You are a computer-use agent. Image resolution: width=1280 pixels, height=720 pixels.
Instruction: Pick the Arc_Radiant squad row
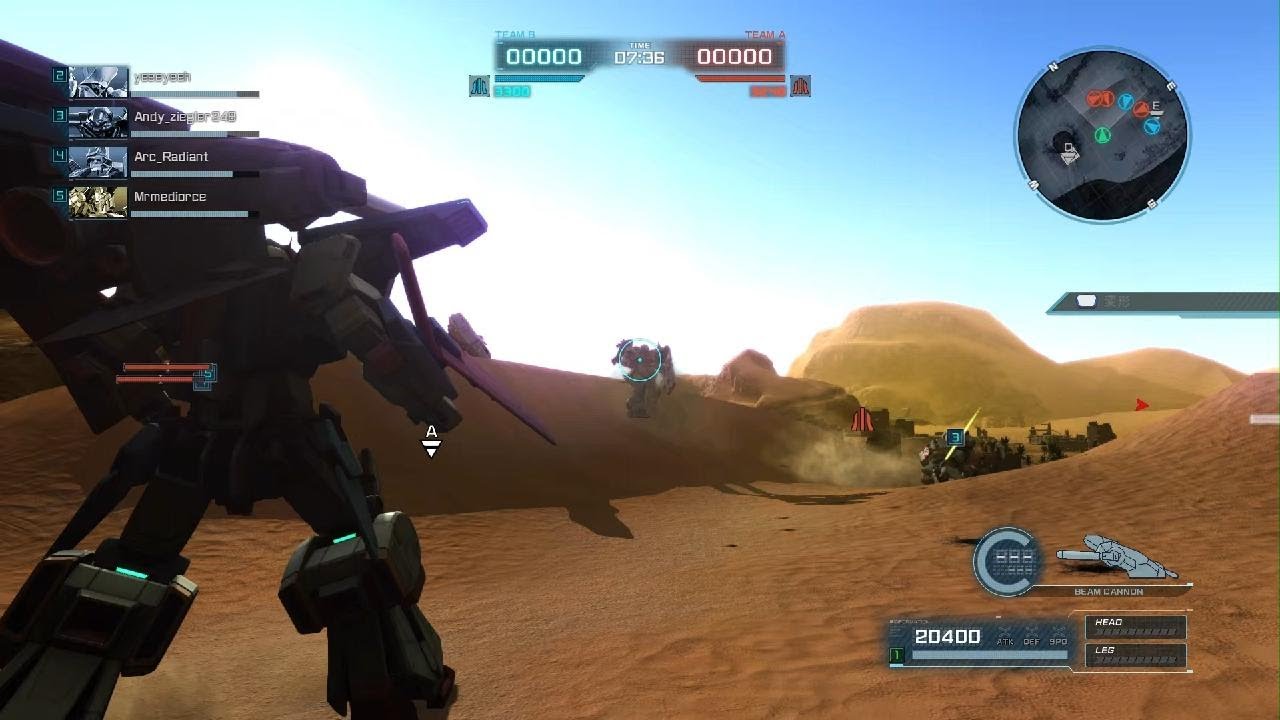pos(160,162)
